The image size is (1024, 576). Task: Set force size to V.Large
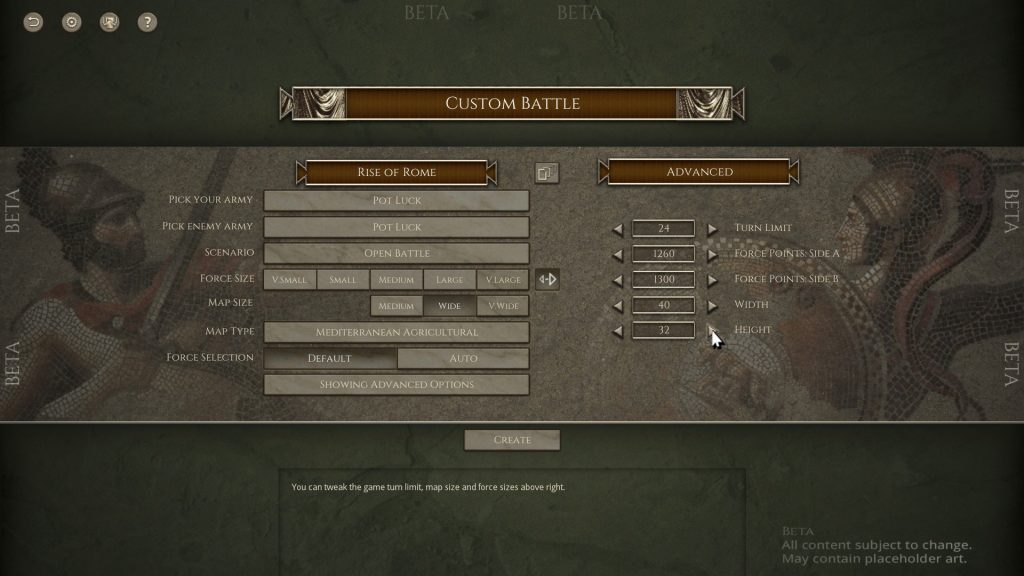coord(502,280)
